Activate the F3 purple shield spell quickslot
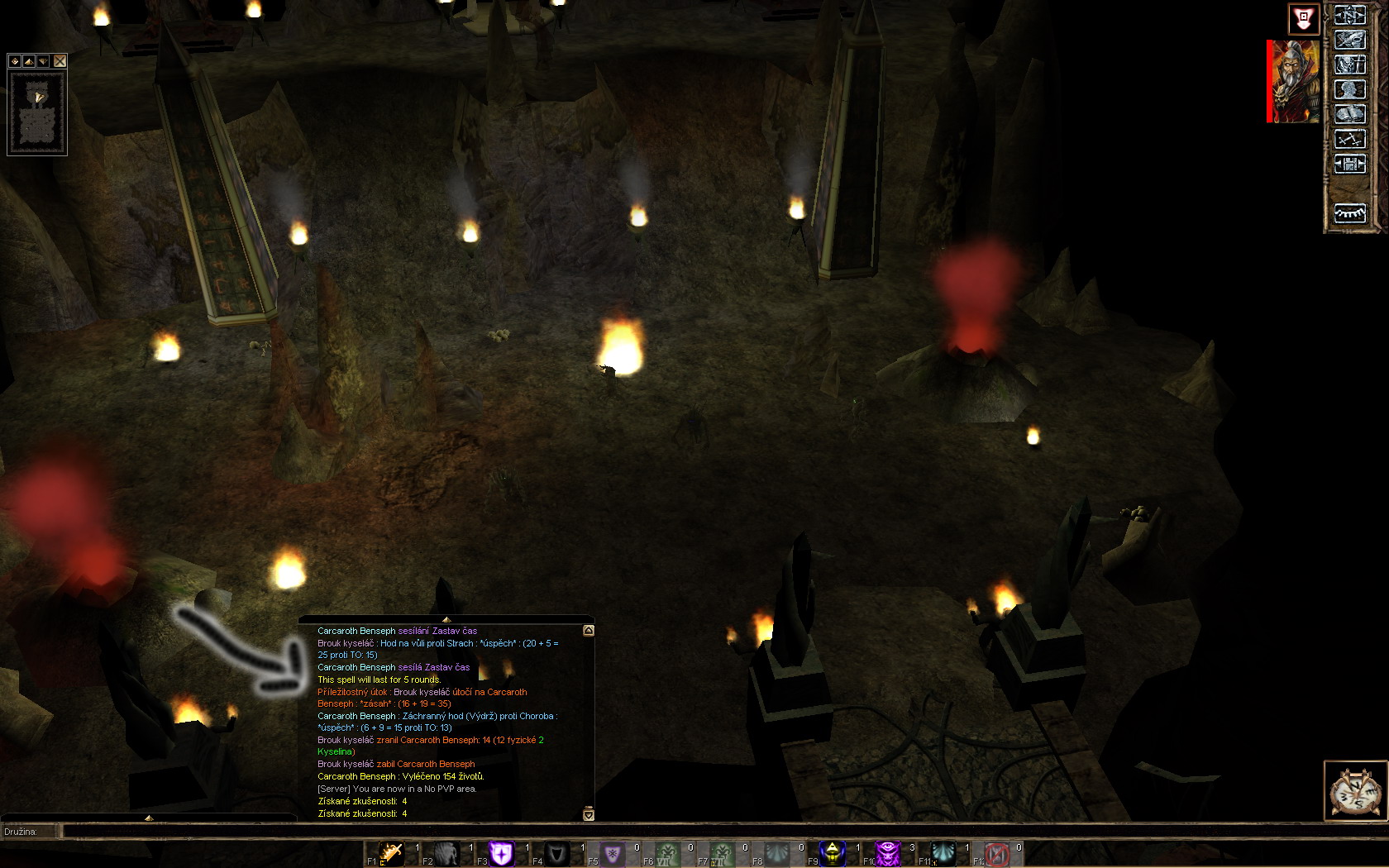Viewport: 1389px width, 868px height. tap(501, 853)
